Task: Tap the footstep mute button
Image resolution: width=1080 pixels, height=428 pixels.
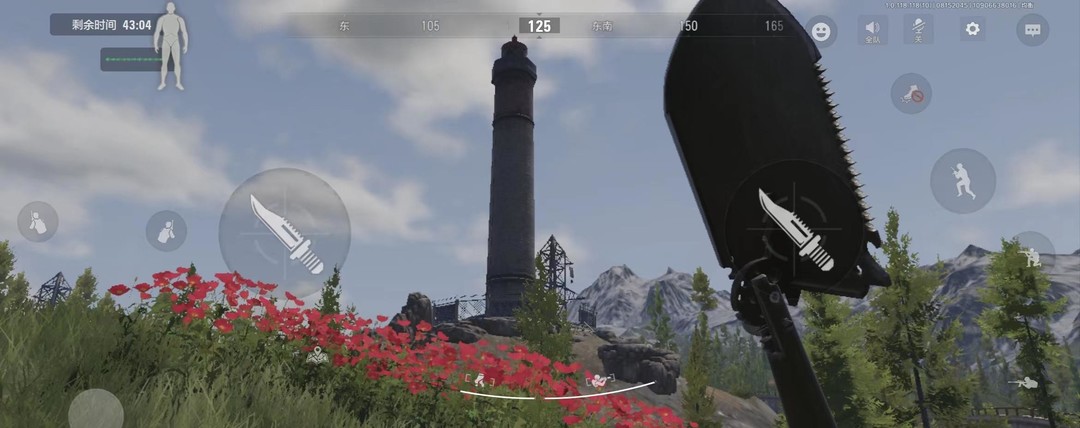Action: (911, 94)
